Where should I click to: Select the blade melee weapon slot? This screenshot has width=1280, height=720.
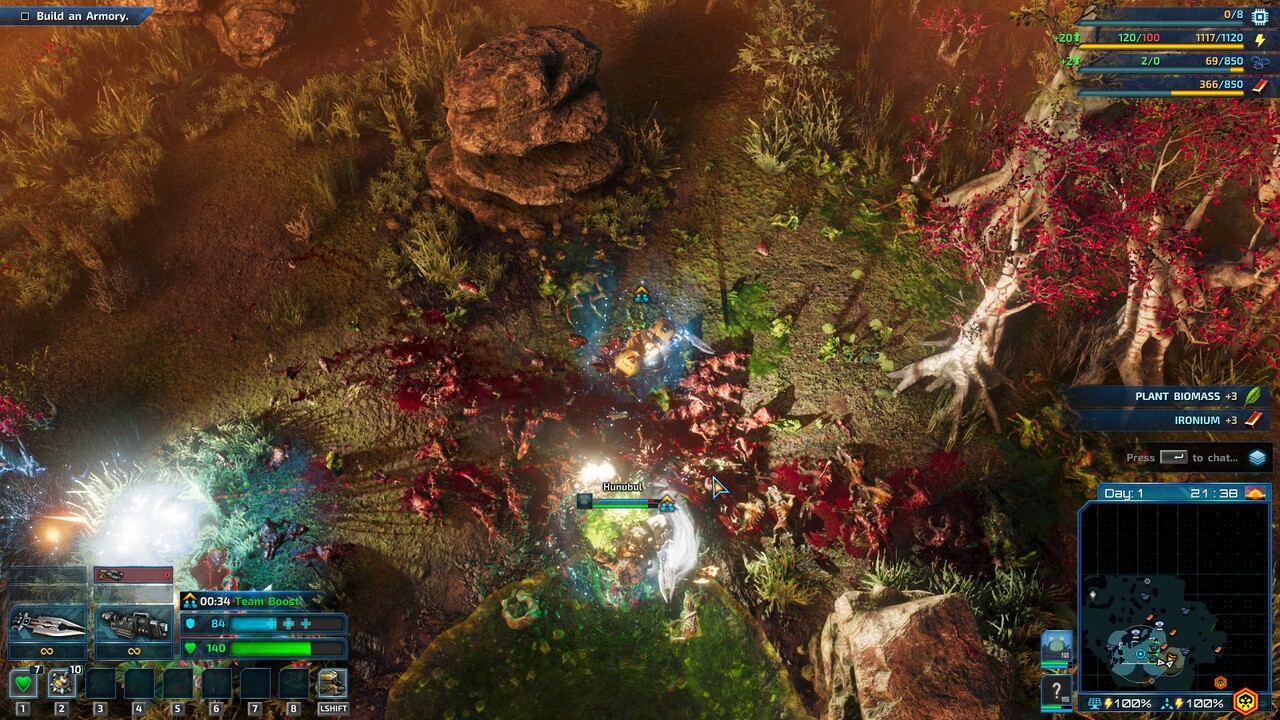pos(47,623)
